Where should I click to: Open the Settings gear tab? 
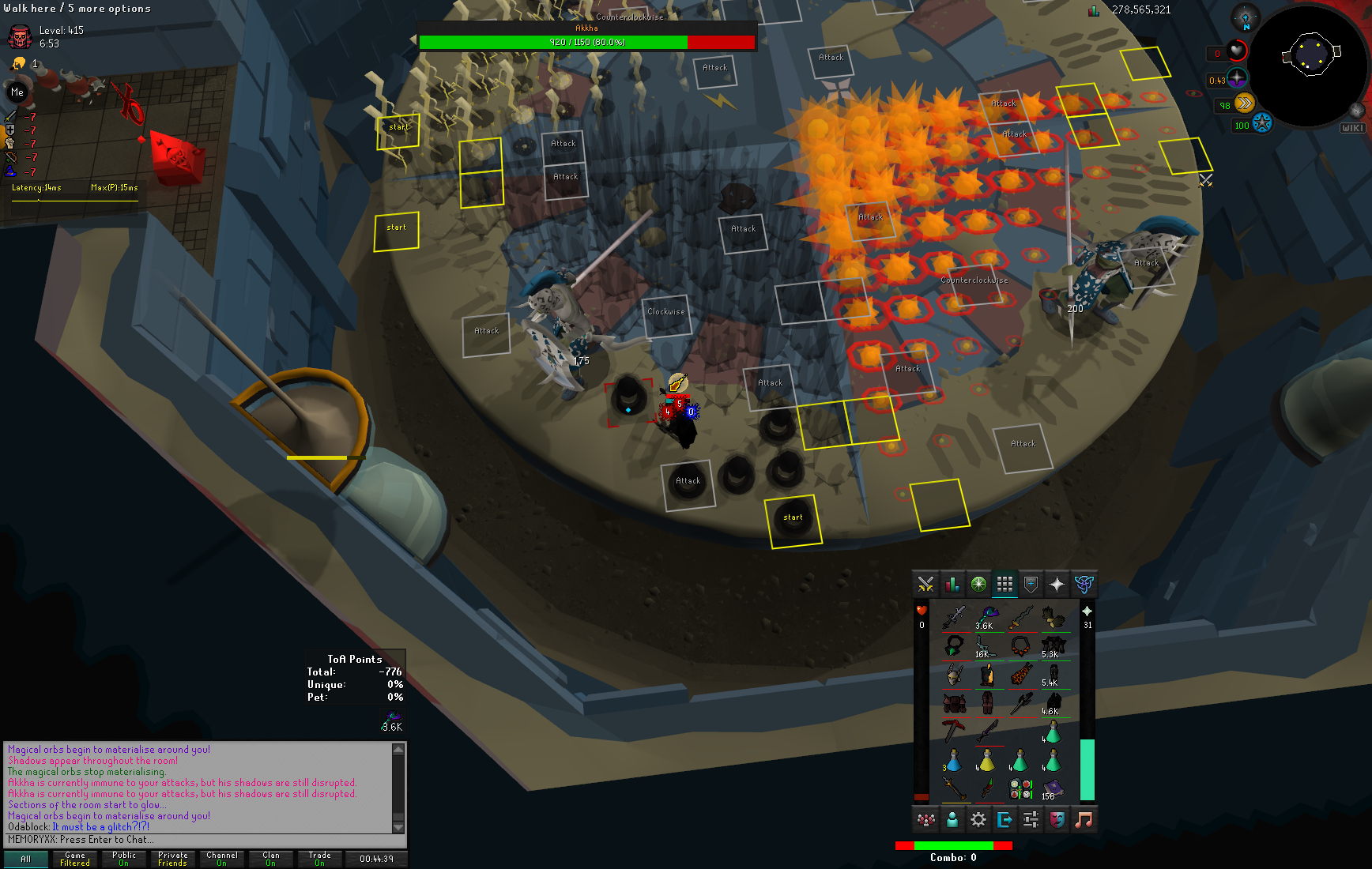tap(978, 820)
